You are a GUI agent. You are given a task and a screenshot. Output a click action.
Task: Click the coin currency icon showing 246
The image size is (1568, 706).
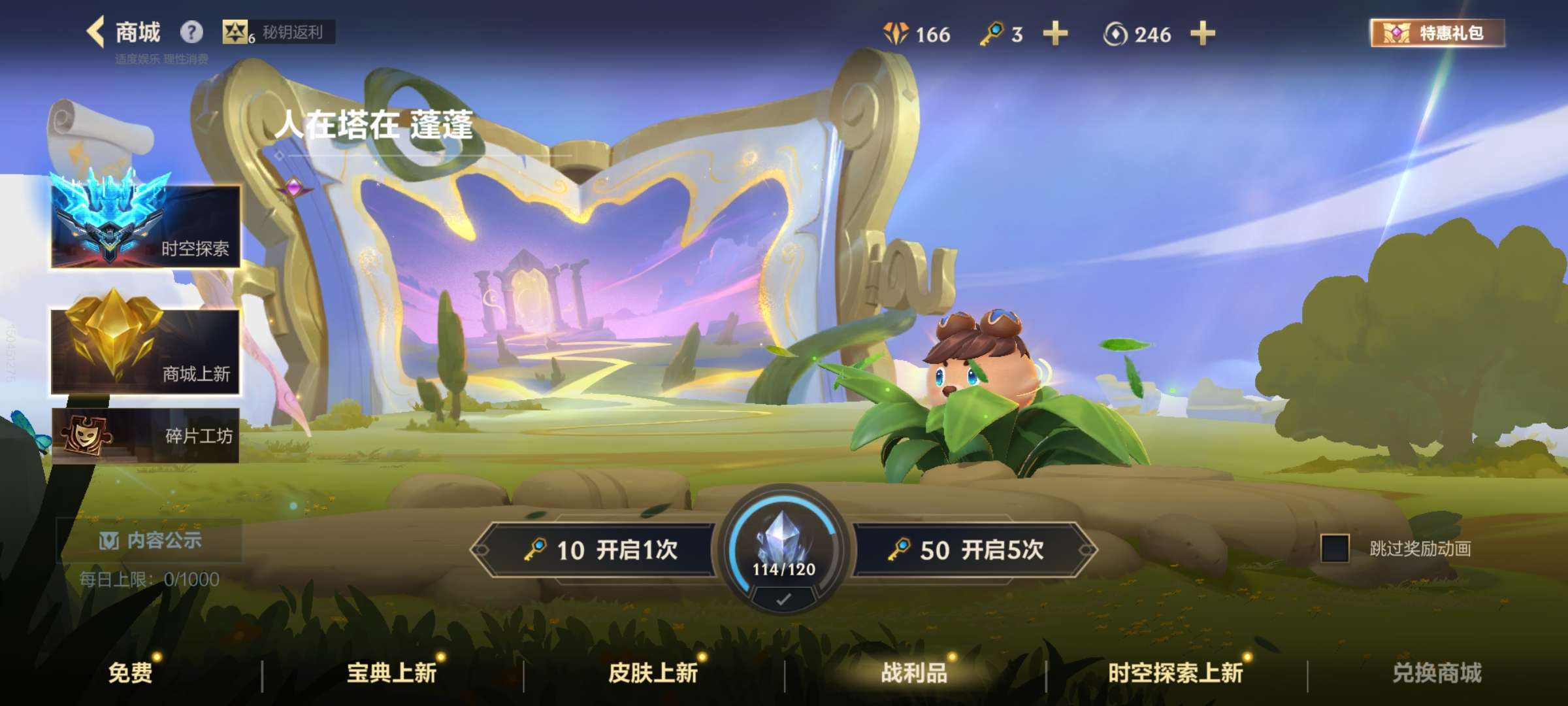coord(1115,35)
